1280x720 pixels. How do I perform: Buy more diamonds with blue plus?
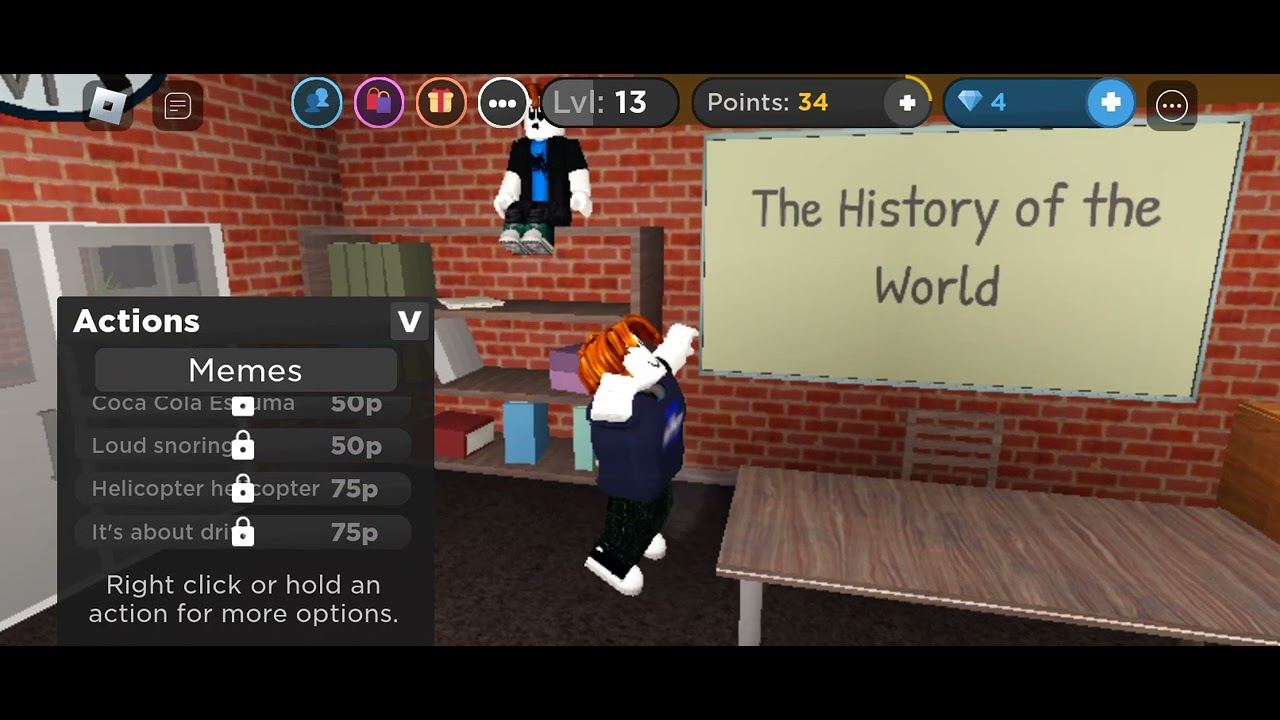(1110, 103)
